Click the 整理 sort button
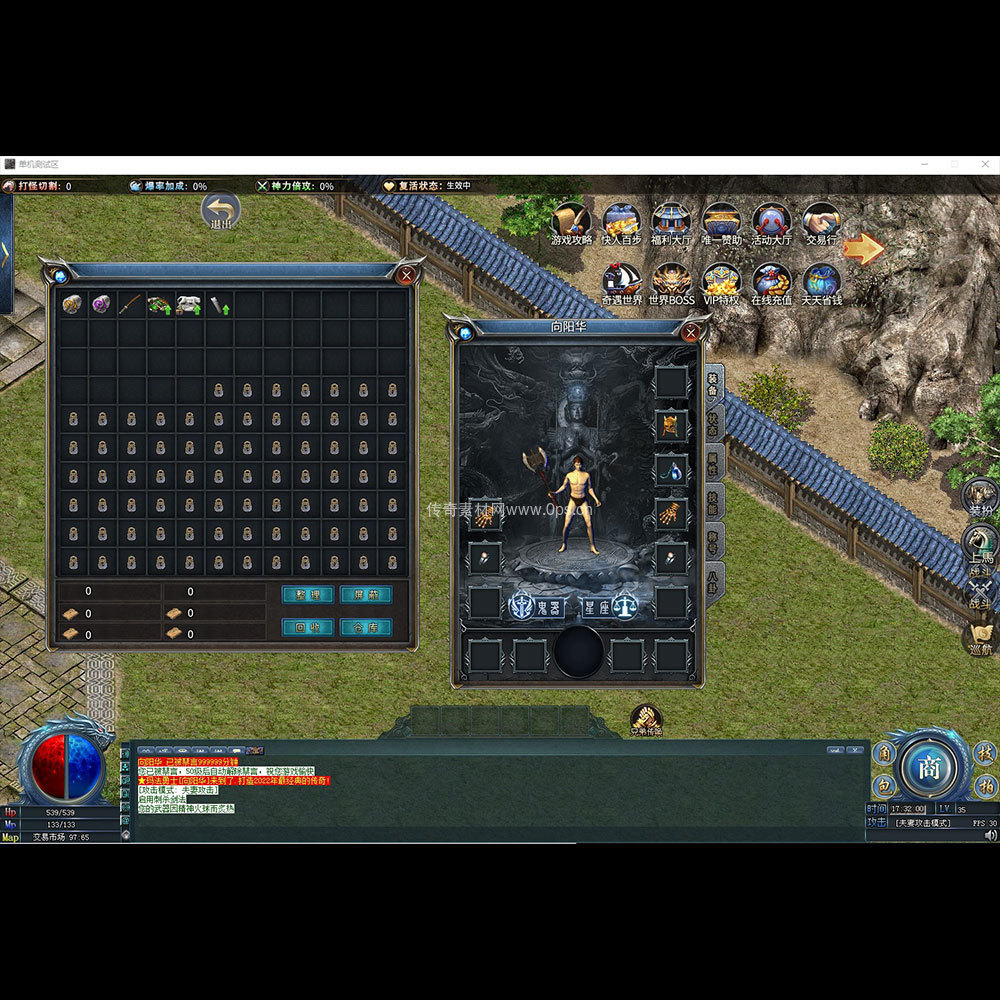 [307, 594]
